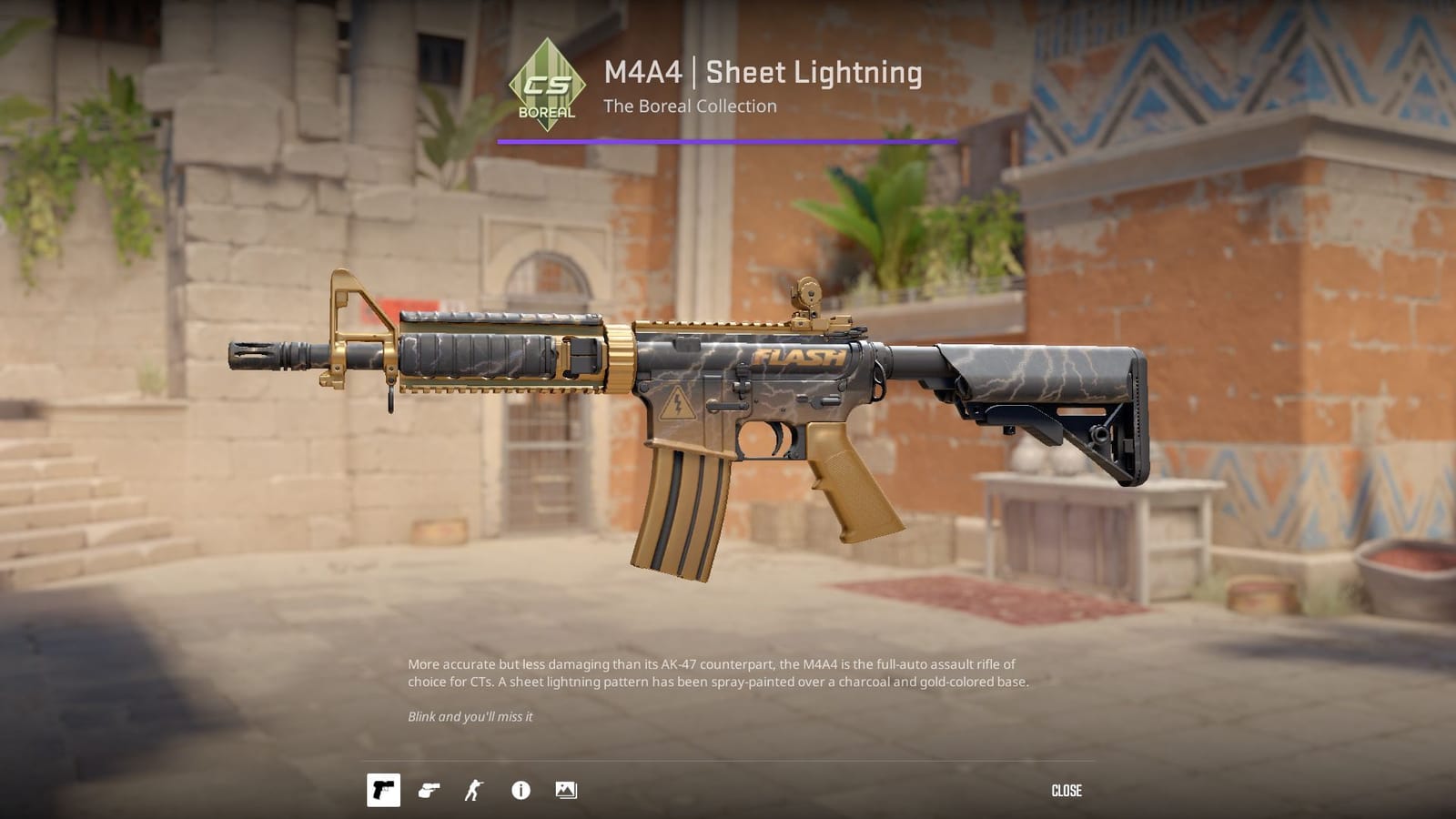Click the "Blink and you'll miss it" flavor text
Image resolution: width=1456 pixels, height=819 pixels.
coord(473,716)
